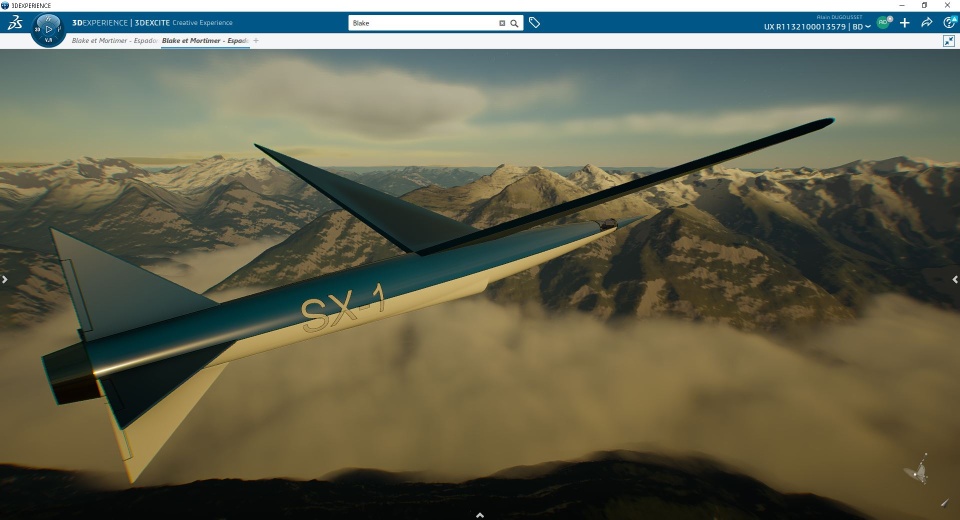Open the 3DEXPERIENCE compass play button

pos(49,29)
